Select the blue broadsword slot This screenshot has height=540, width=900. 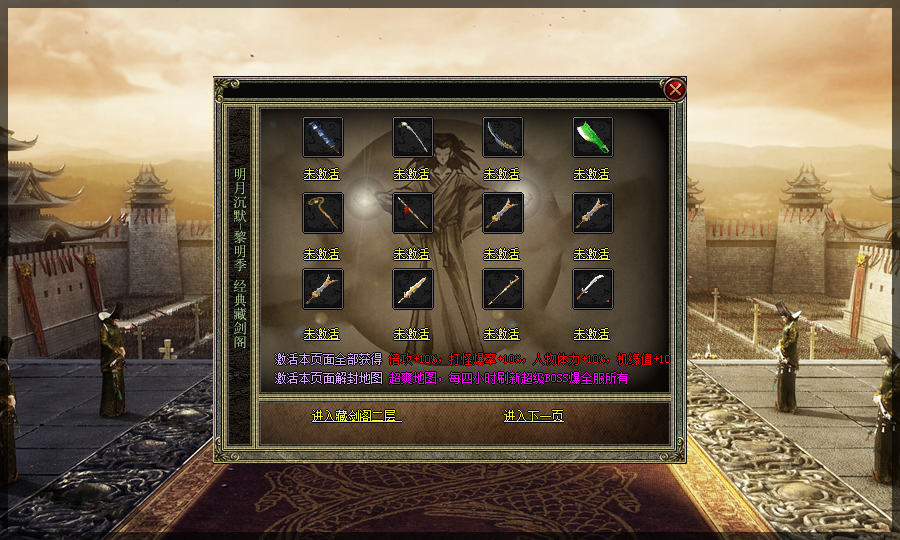pos(322,137)
